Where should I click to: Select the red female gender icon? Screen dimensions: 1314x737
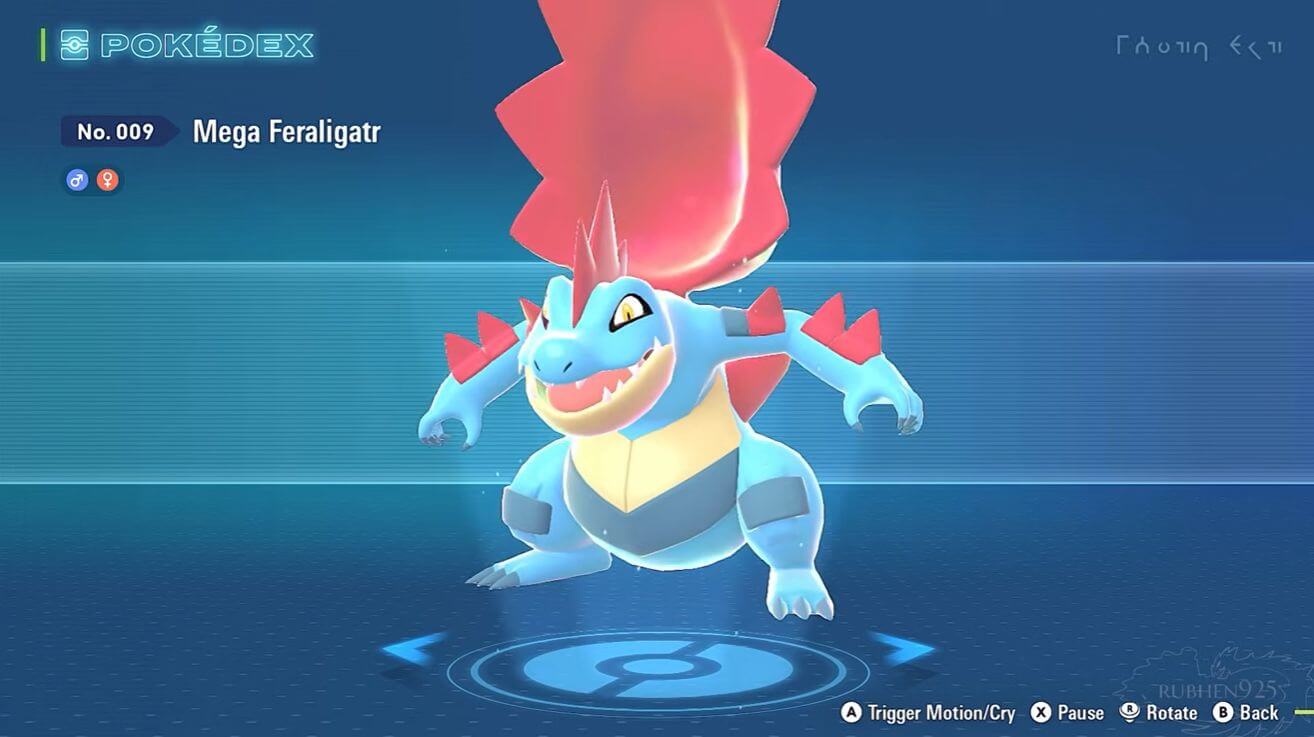[107, 181]
